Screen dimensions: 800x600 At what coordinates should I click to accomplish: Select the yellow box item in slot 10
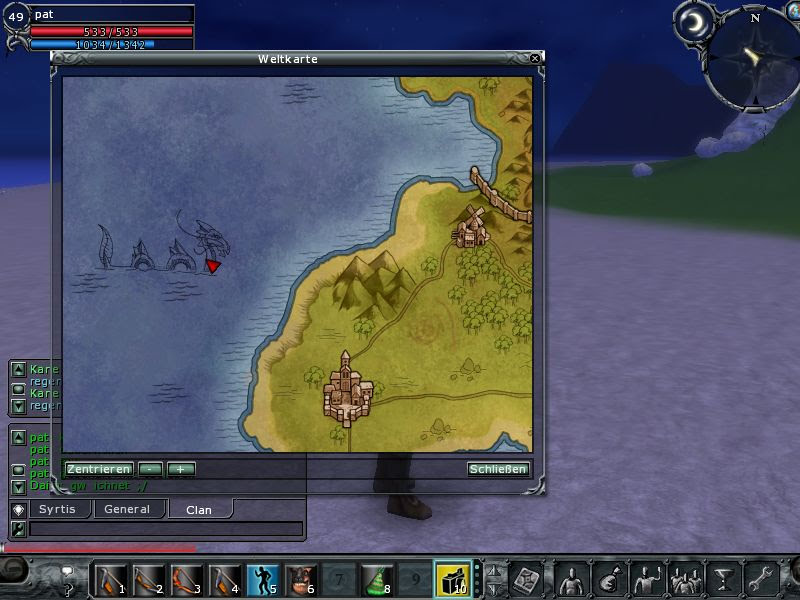click(x=451, y=579)
